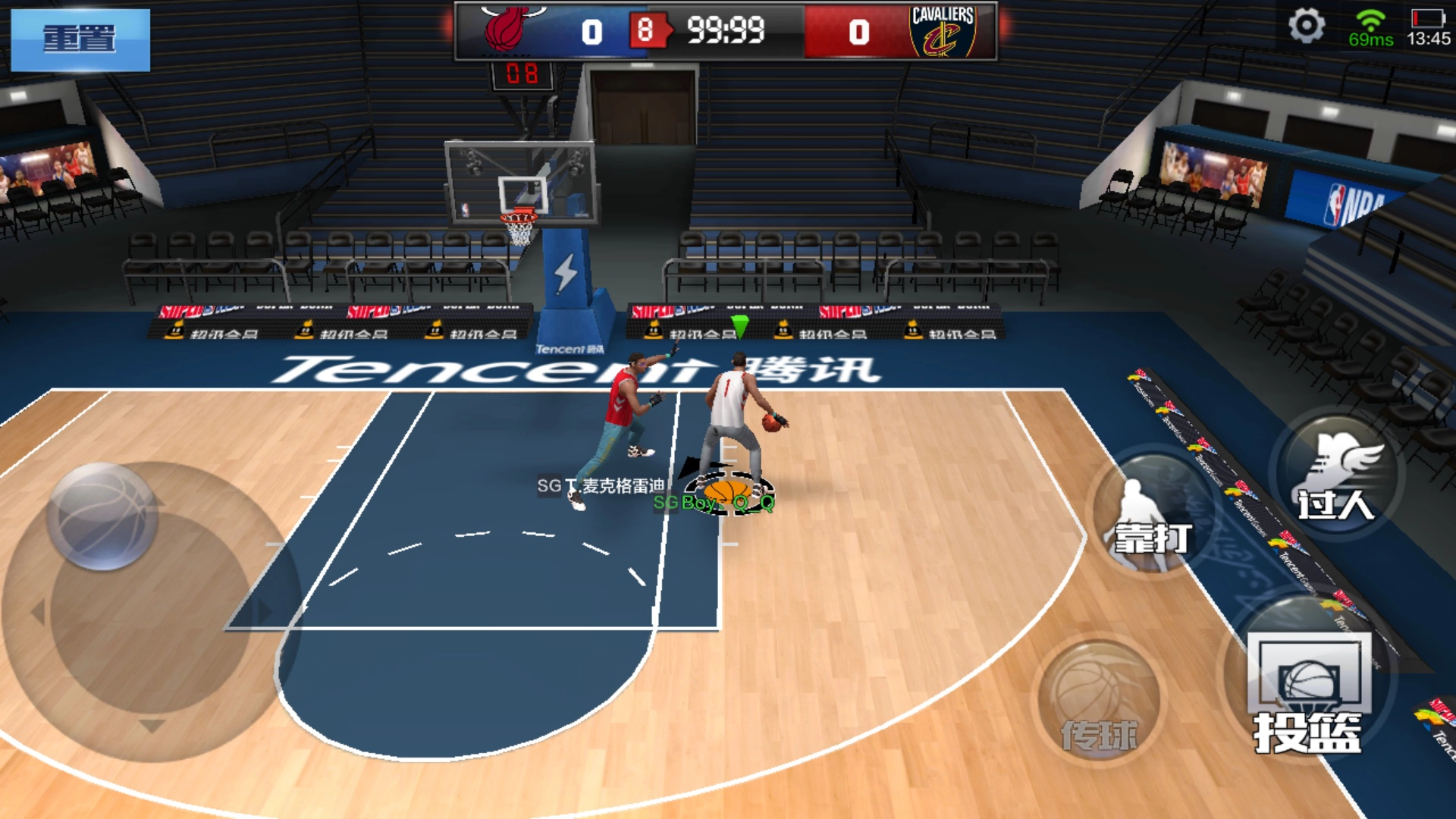Activate the 过人 dribble-past button

(x=1336, y=478)
